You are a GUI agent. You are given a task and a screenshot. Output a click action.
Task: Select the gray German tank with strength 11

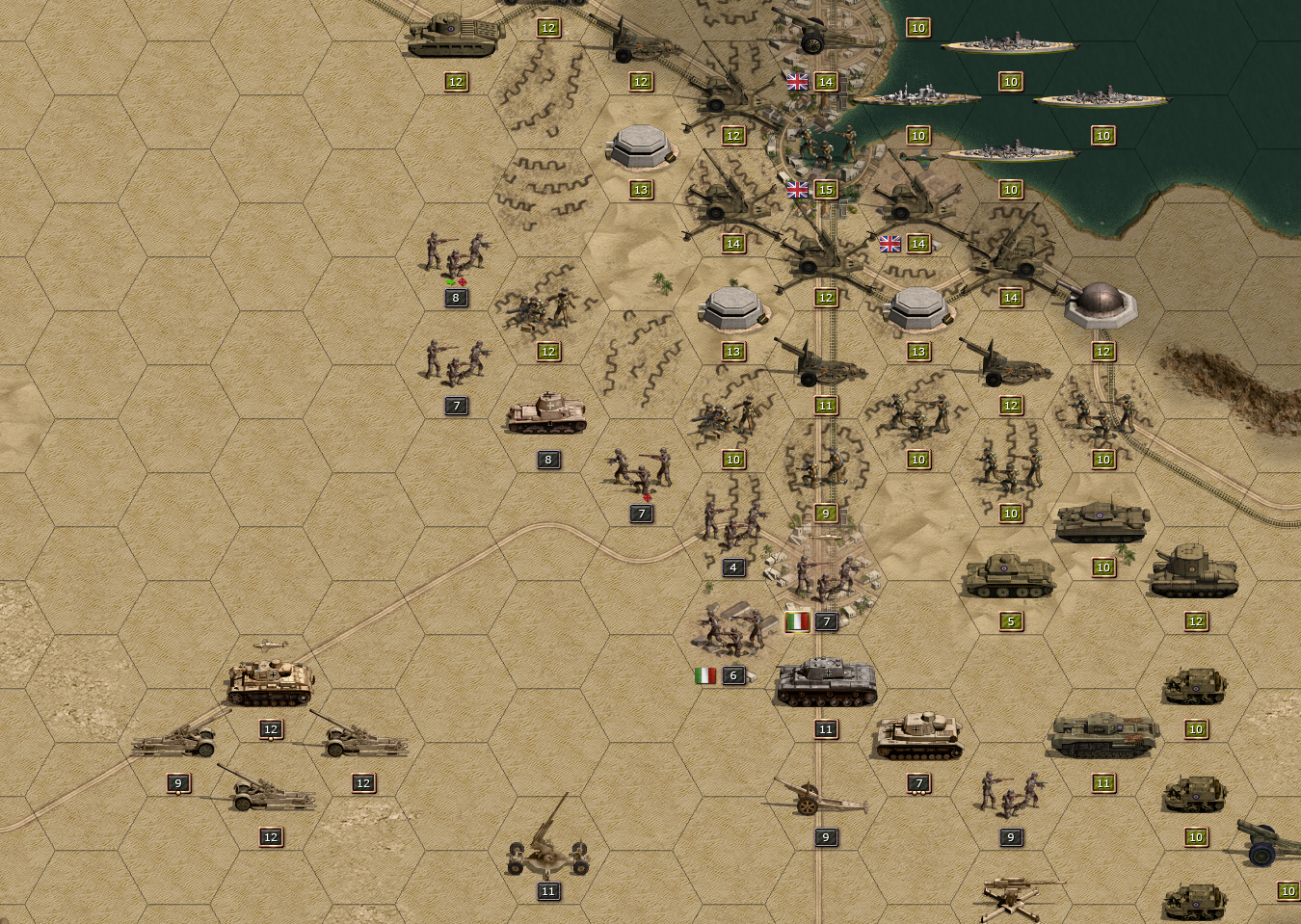click(x=826, y=682)
